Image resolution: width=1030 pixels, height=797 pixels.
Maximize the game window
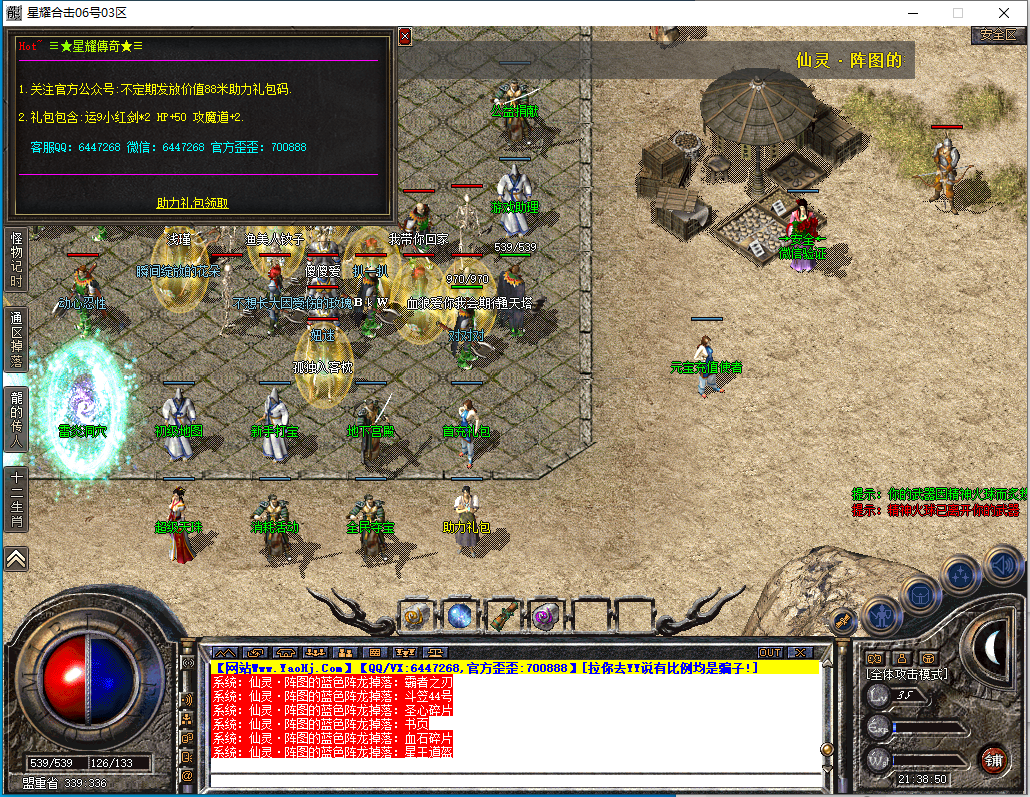point(957,13)
